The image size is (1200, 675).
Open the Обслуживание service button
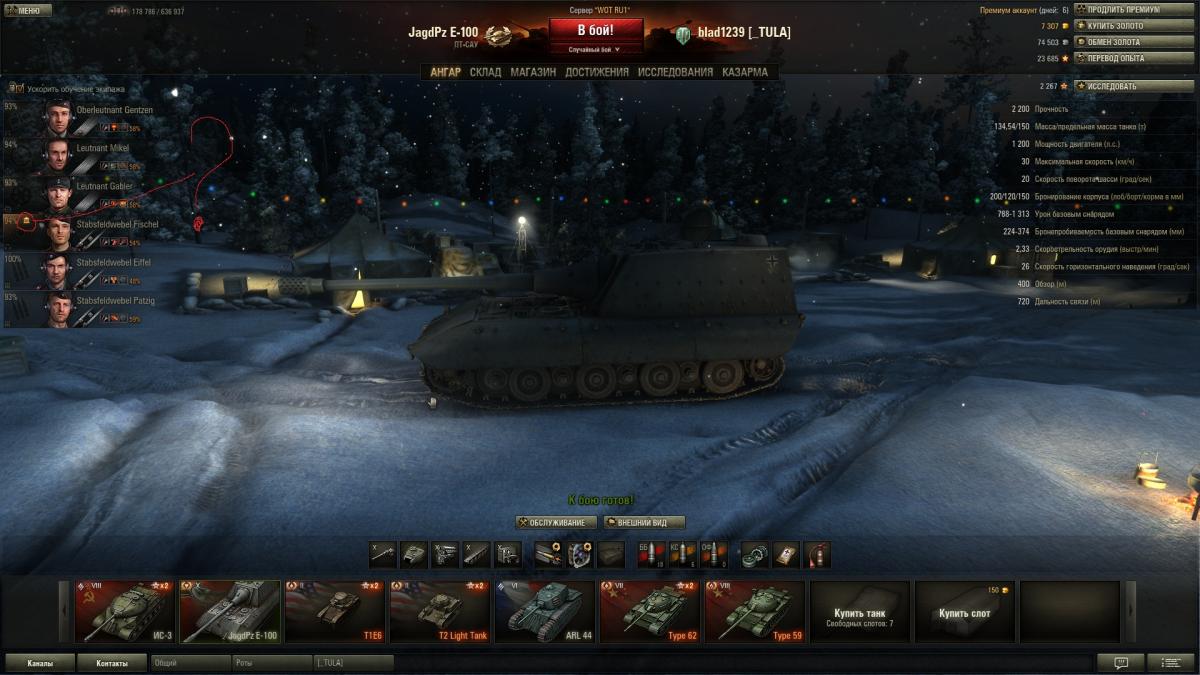(x=556, y=522)
